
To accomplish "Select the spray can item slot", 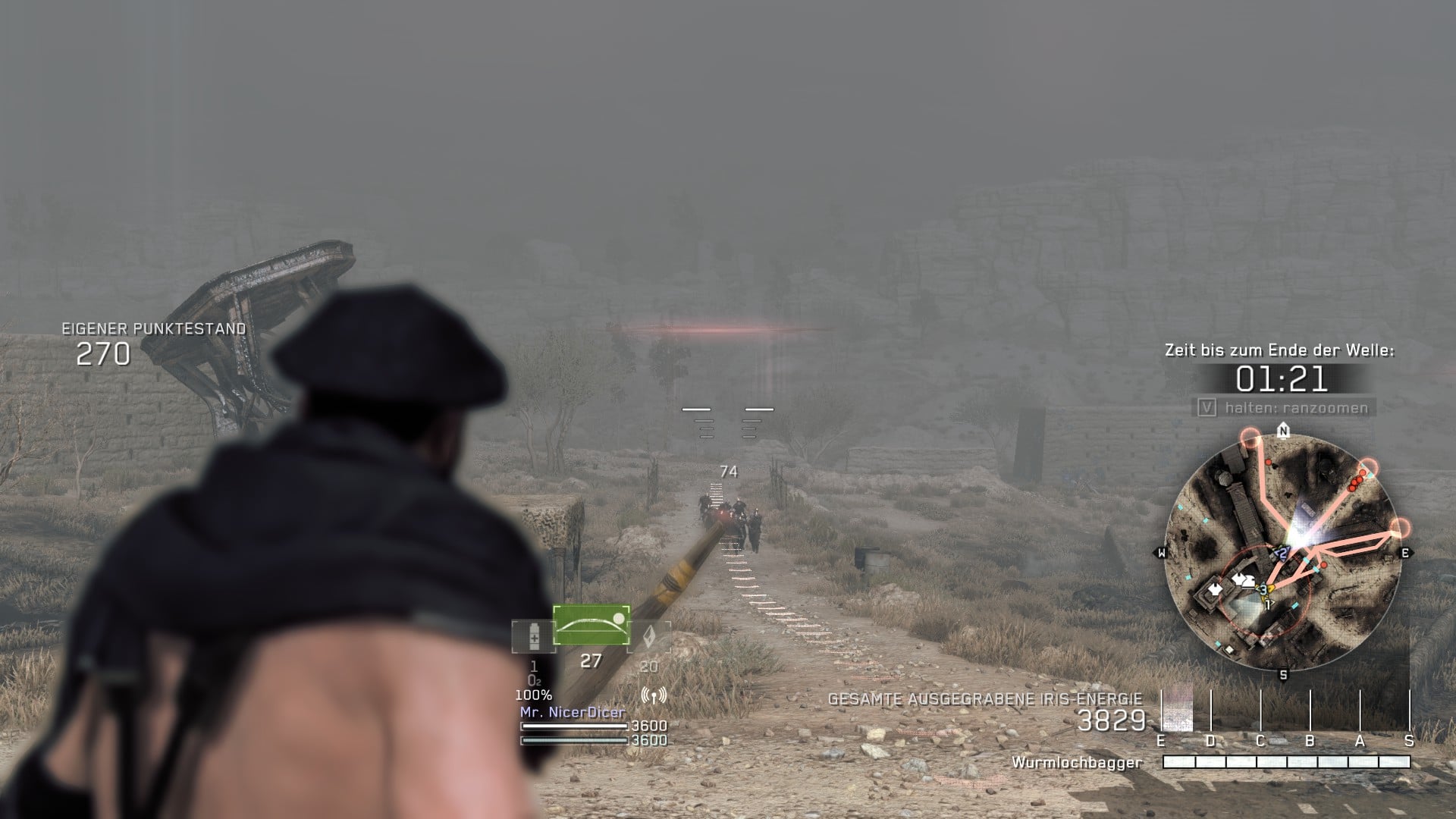I will pos(534,637).
